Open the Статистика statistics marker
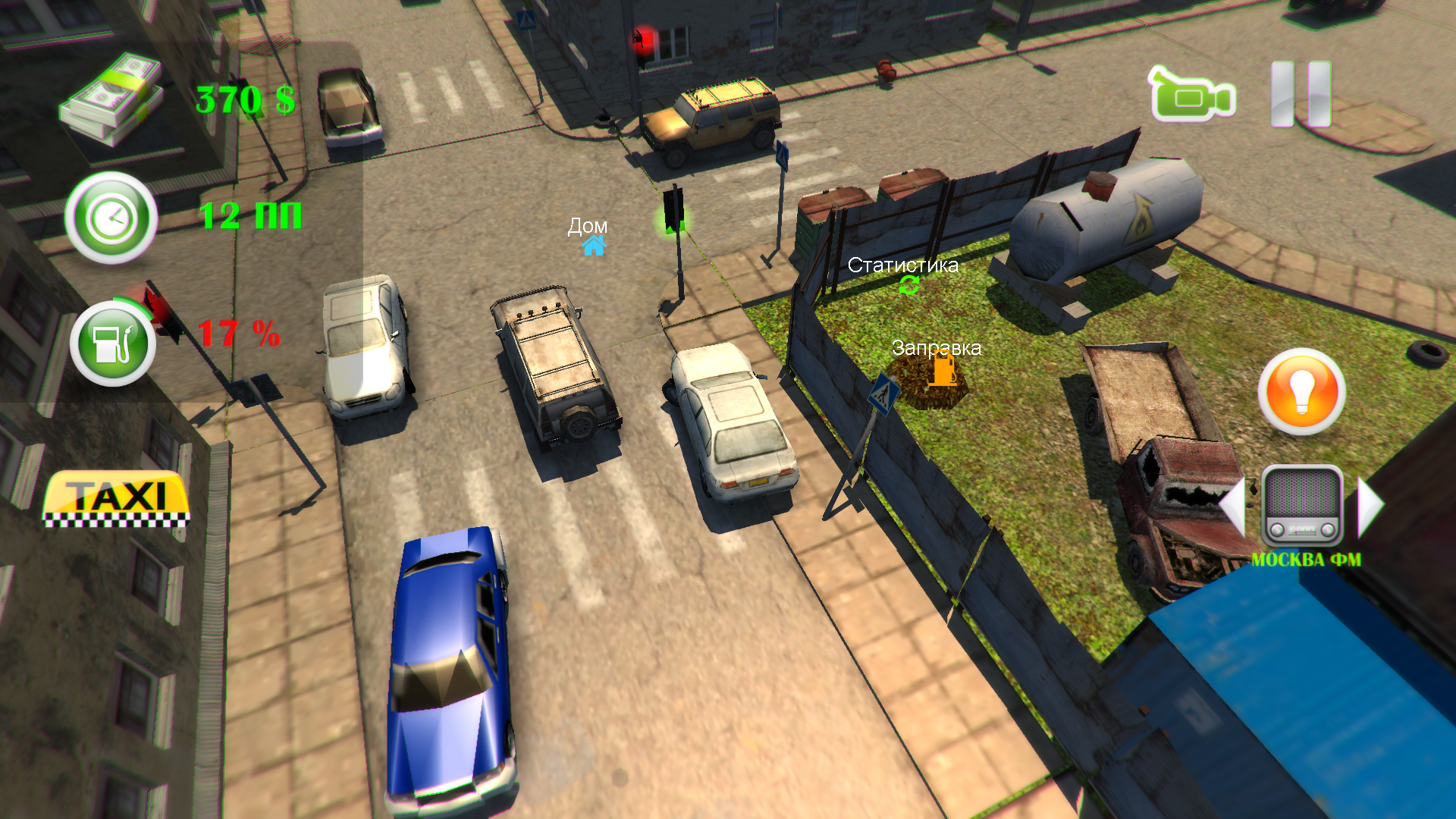1456x819 pixels. pyautogui.click(x=908, y=285)
